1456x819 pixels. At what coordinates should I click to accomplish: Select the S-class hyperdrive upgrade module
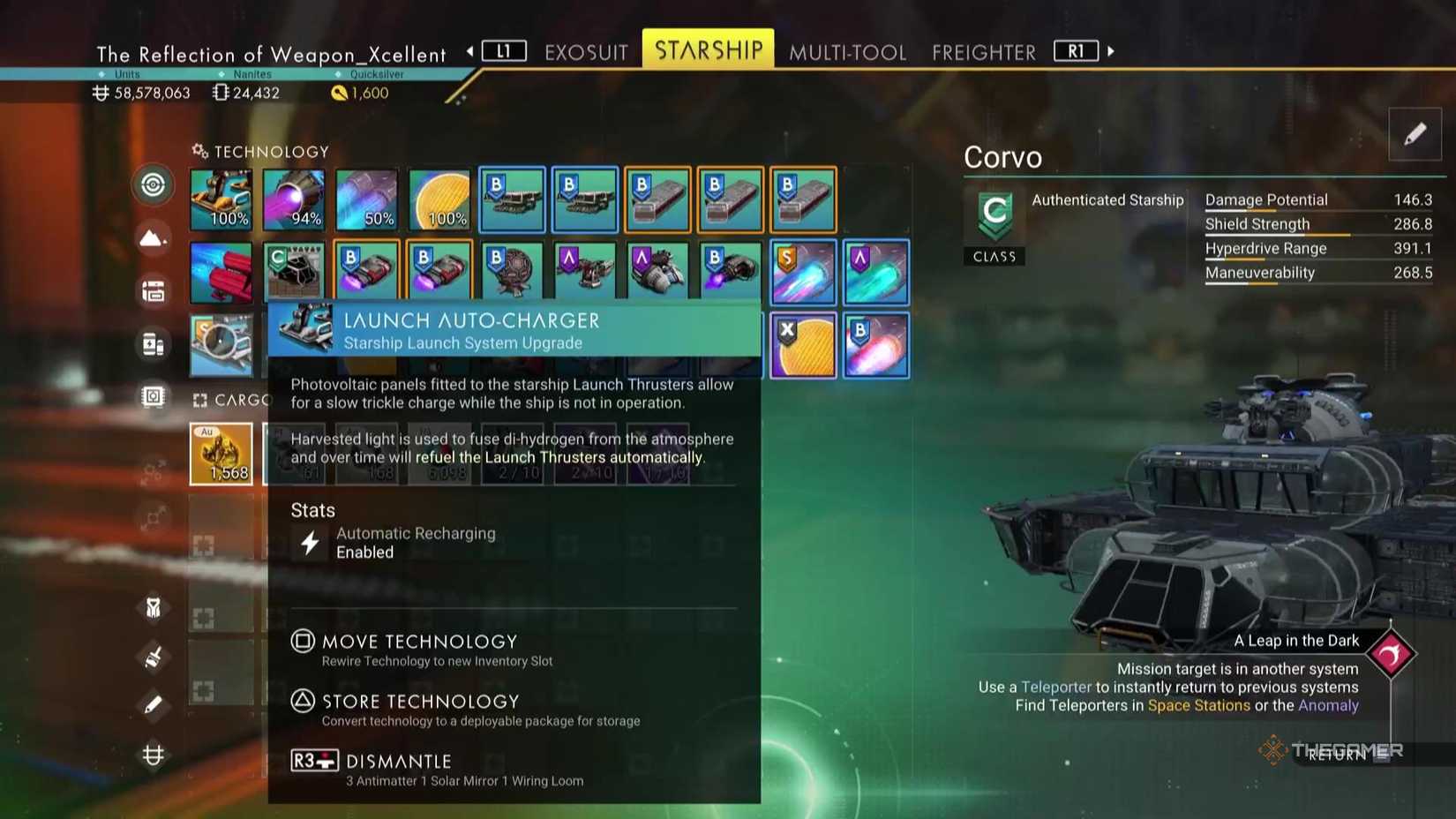(x=803, y=271)
